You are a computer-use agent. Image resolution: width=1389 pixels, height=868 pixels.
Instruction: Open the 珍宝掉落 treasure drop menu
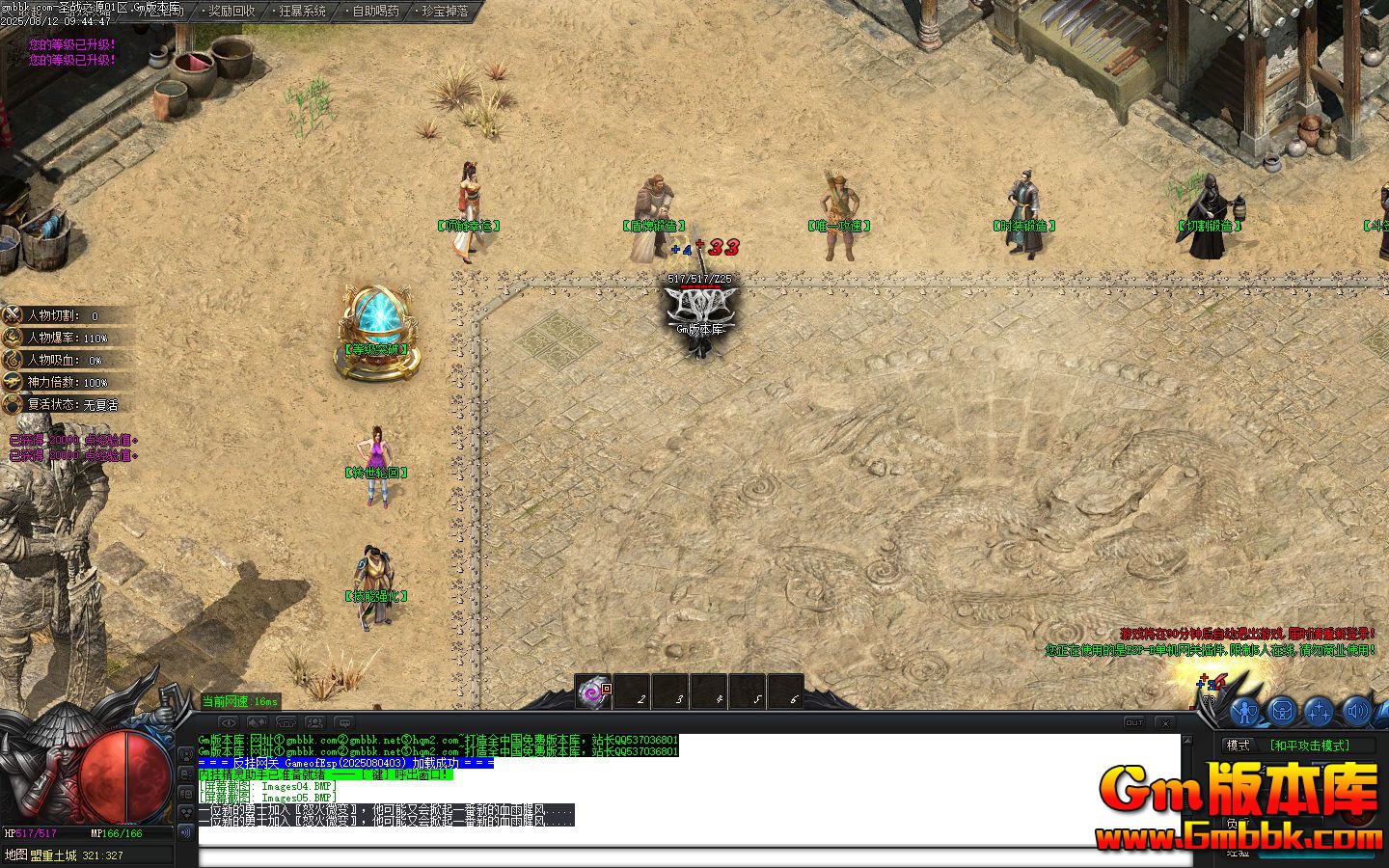pyautogui.click(x=446, y=12)
